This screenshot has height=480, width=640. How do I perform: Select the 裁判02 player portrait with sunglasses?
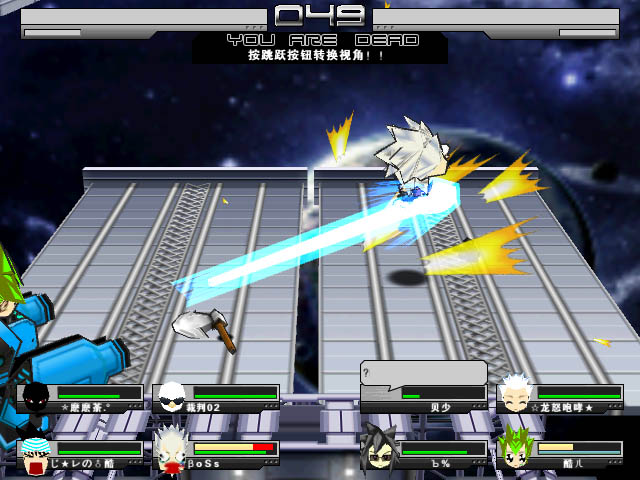click(x=173, y=397)
